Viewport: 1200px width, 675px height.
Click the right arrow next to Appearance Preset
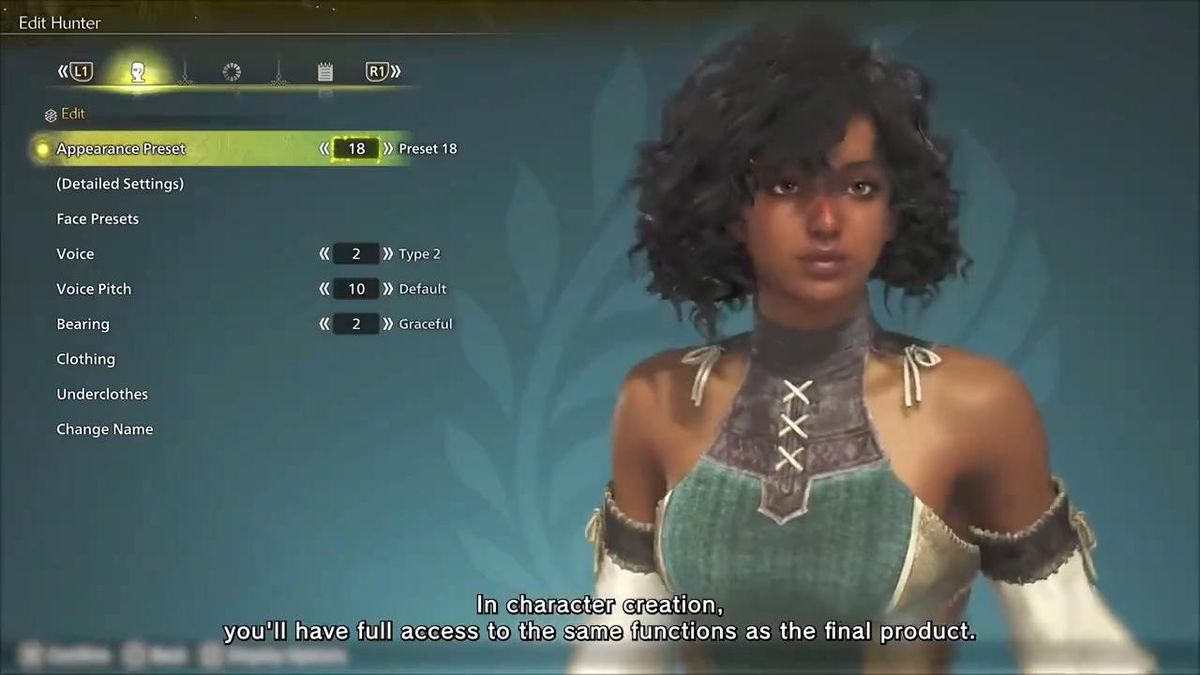click(x=388, y=149)
